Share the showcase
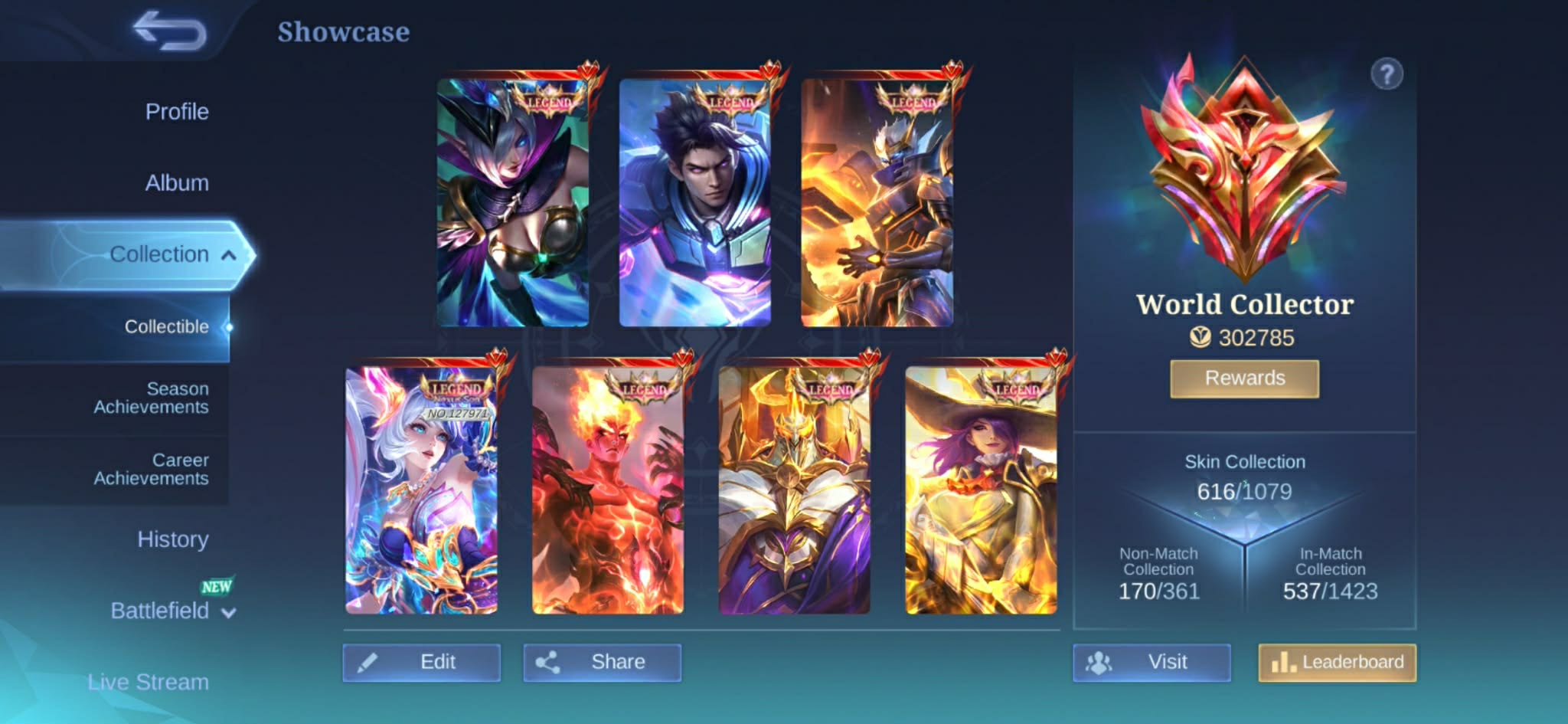Image resolution: width=1568 pixels, height=724 pixels. [603, 663]
